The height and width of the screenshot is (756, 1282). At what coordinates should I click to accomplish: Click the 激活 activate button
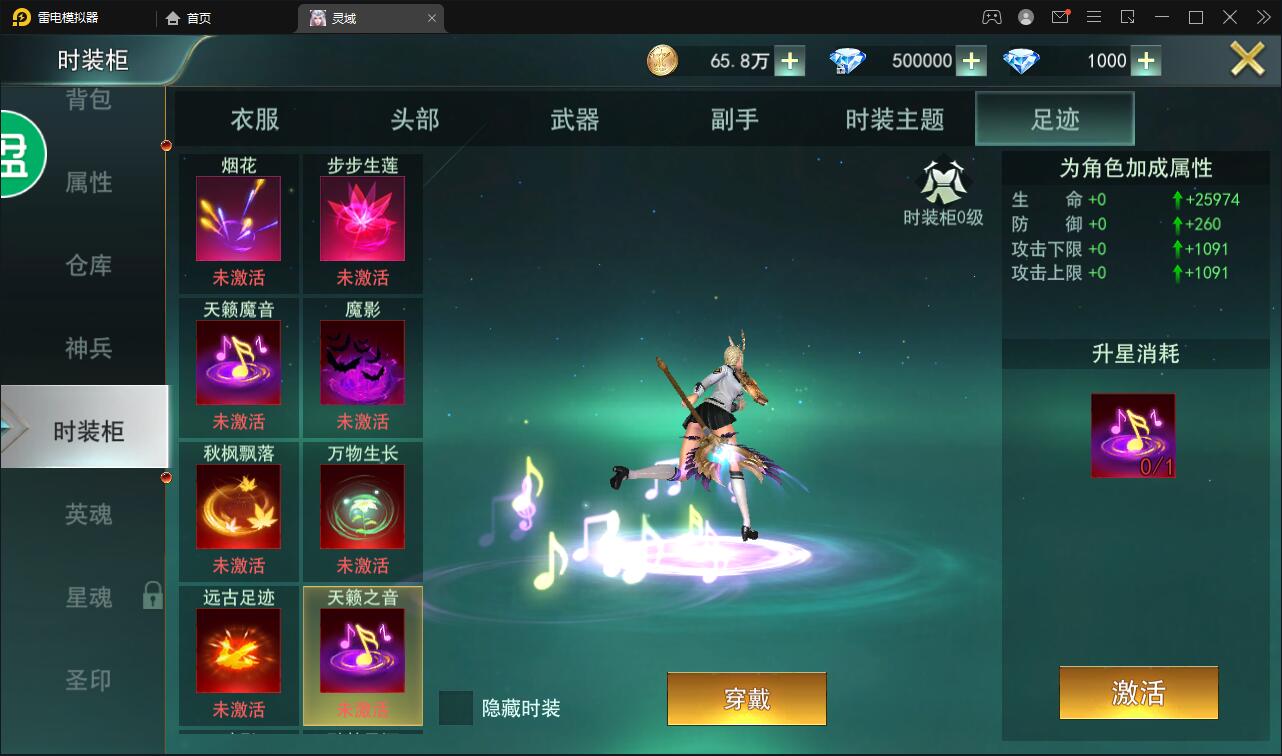pos(1138,692)
